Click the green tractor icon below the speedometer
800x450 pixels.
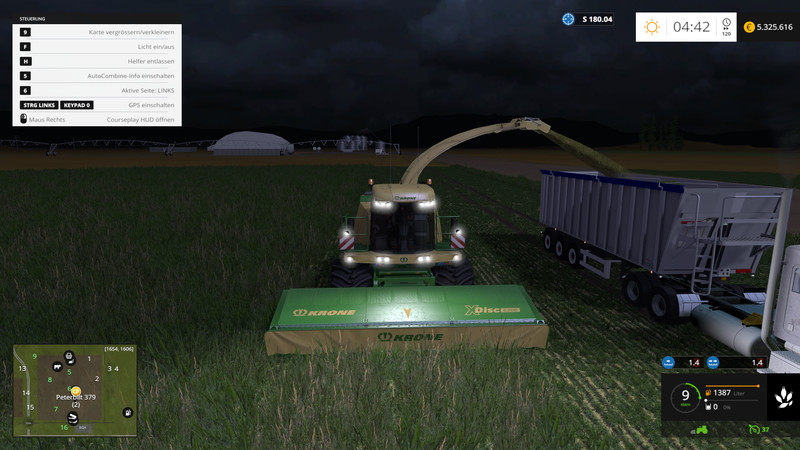pos(701,430)
